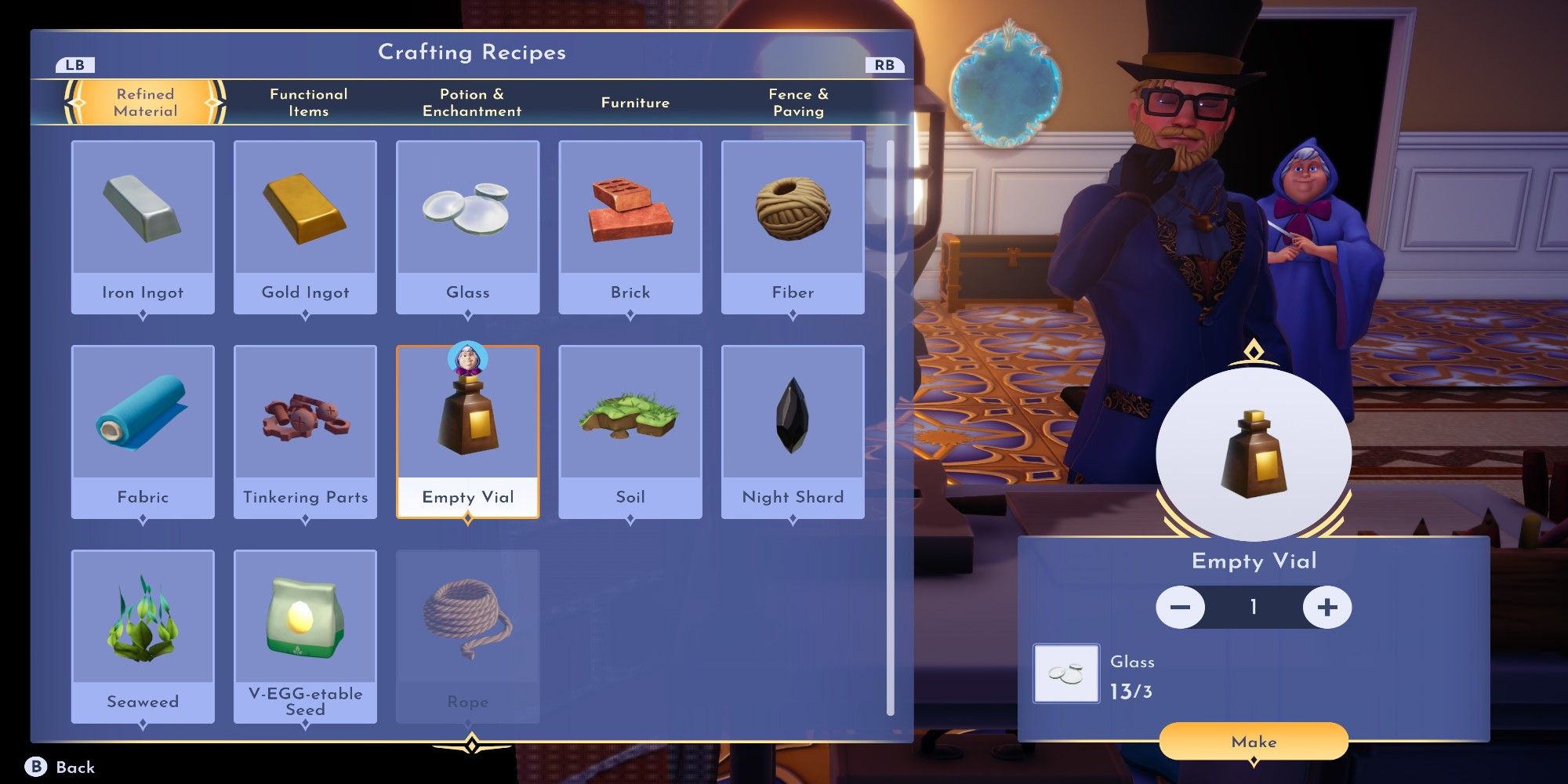This screenshot has width=1568, height=784.
Task: Pick the Seaweed recipe tile
Action: point(143,636)
